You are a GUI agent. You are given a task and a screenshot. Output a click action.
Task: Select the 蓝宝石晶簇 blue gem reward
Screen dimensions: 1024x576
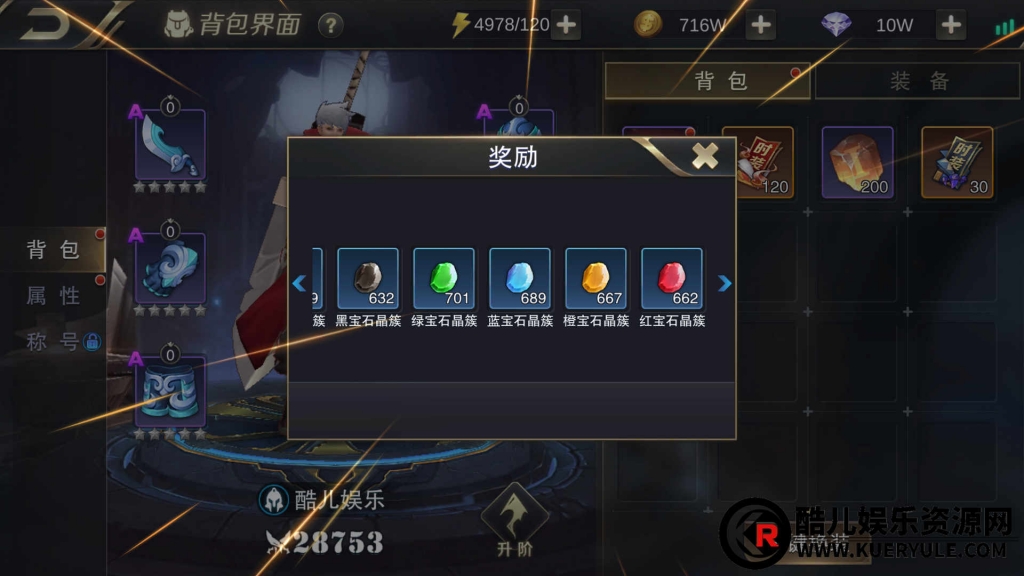click(x=520, y=278)
